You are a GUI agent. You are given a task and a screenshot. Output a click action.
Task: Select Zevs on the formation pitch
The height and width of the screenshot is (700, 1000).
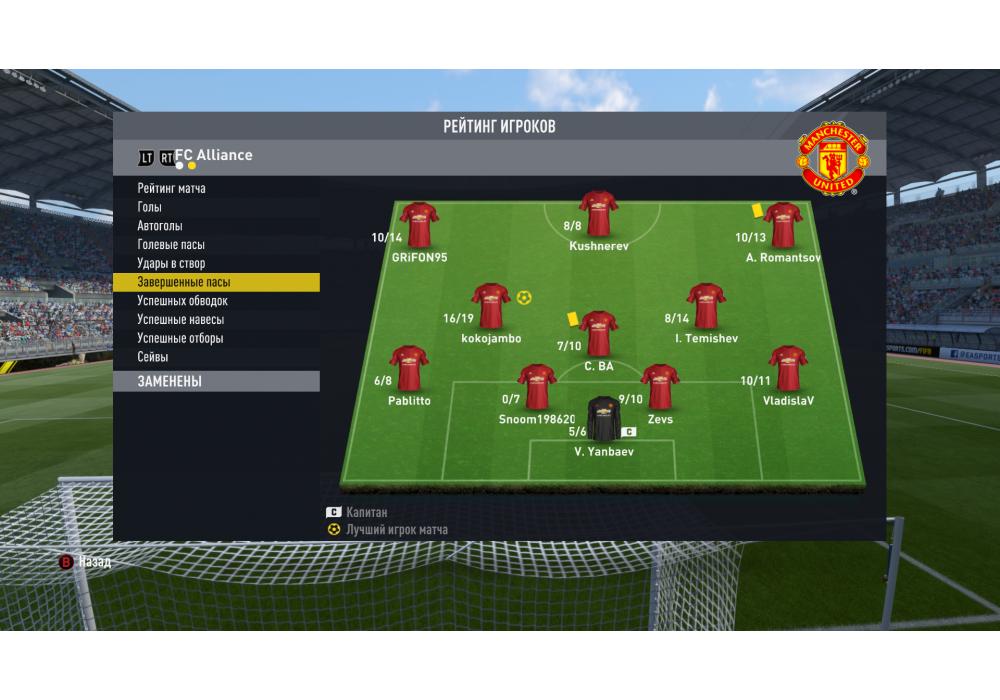(x=659, y=388)
